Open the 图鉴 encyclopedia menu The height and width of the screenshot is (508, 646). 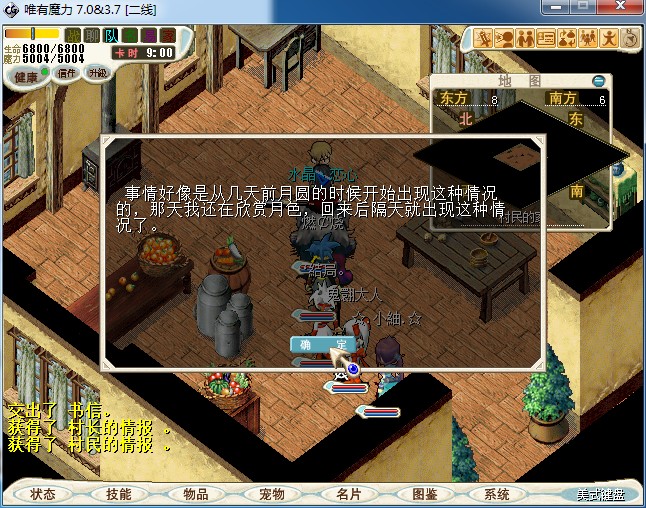tap(423, 494)
